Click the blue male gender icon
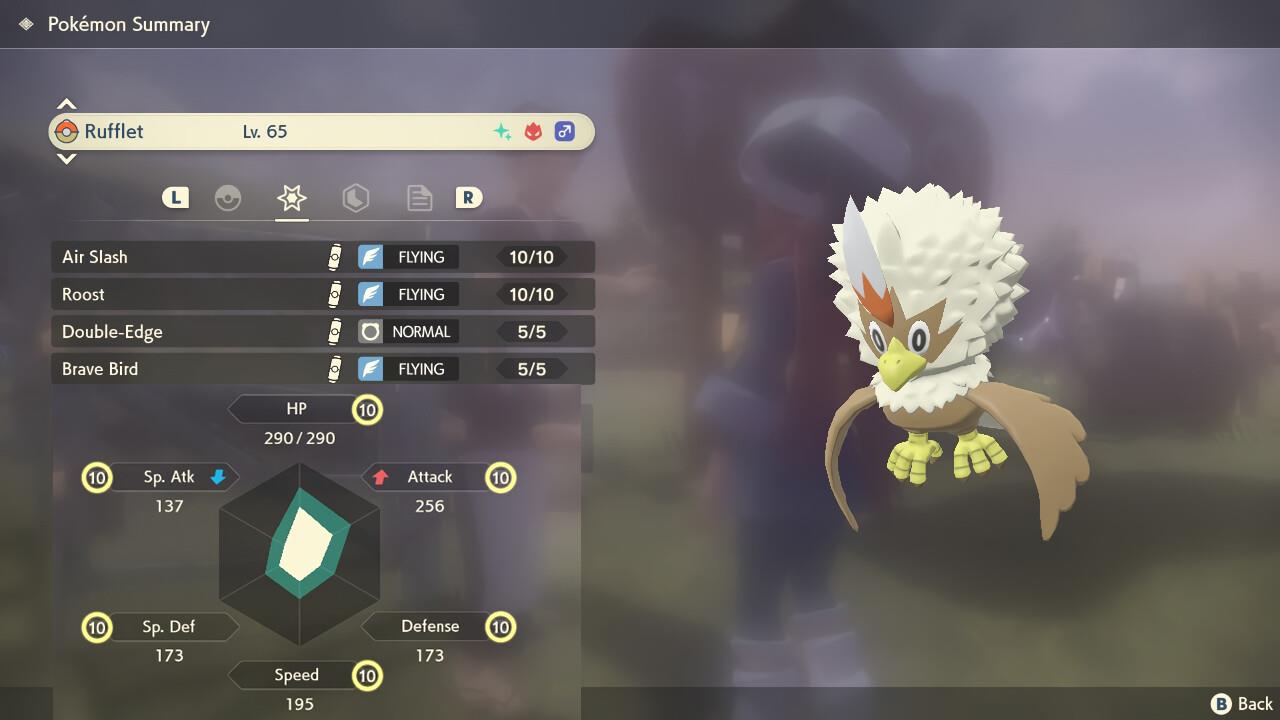This screenshot has width=1280, height=720. tap(564, 131)
